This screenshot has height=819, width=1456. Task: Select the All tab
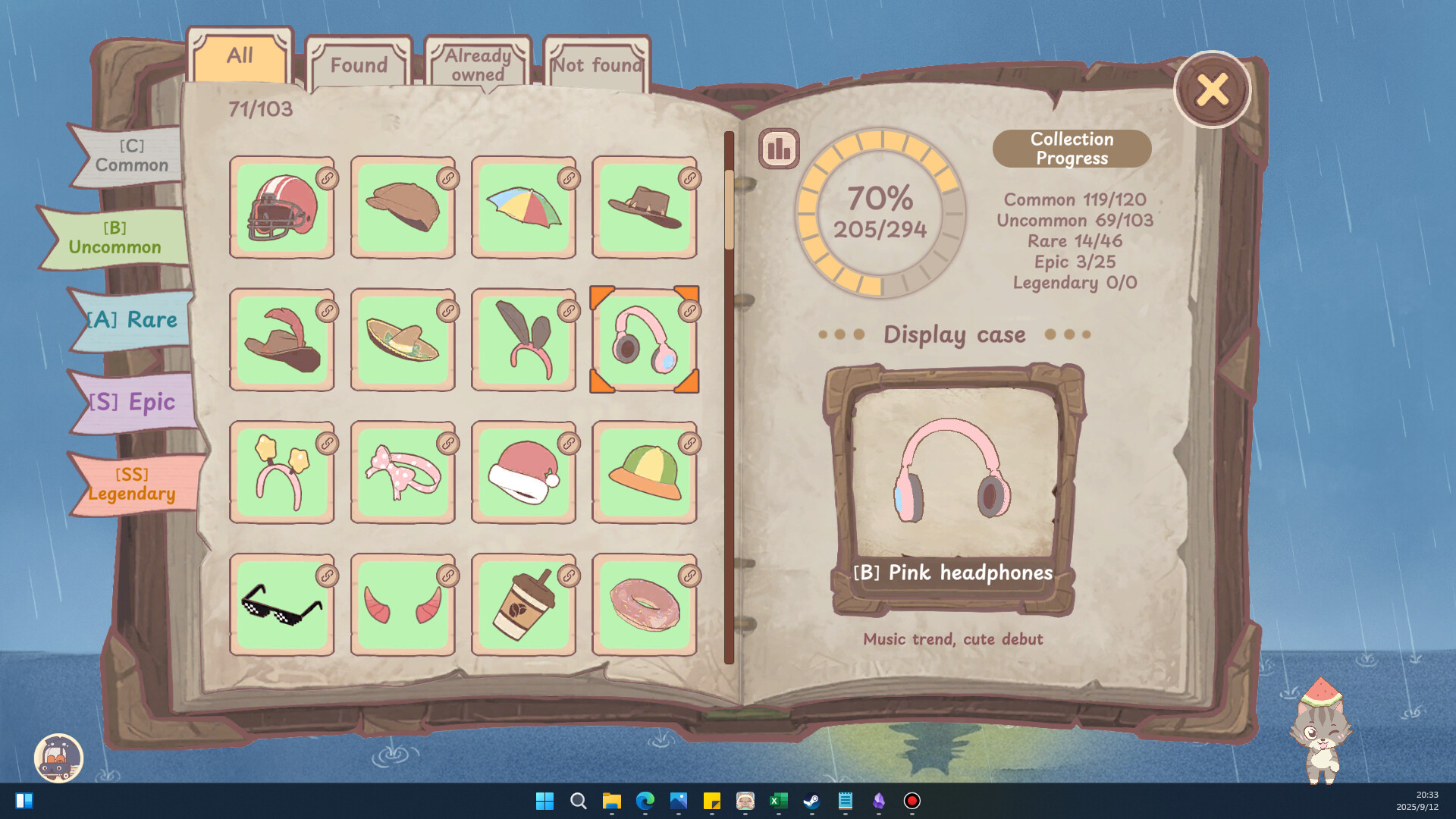click(240, 56)
